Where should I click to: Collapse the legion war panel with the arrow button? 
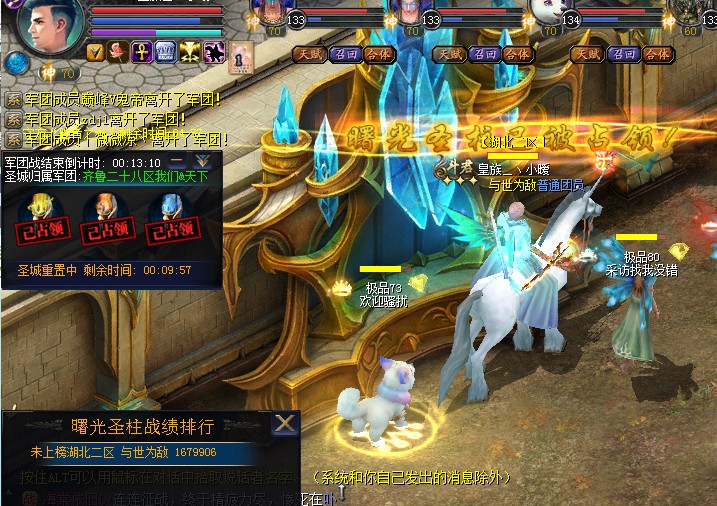(x=203, y=160)
